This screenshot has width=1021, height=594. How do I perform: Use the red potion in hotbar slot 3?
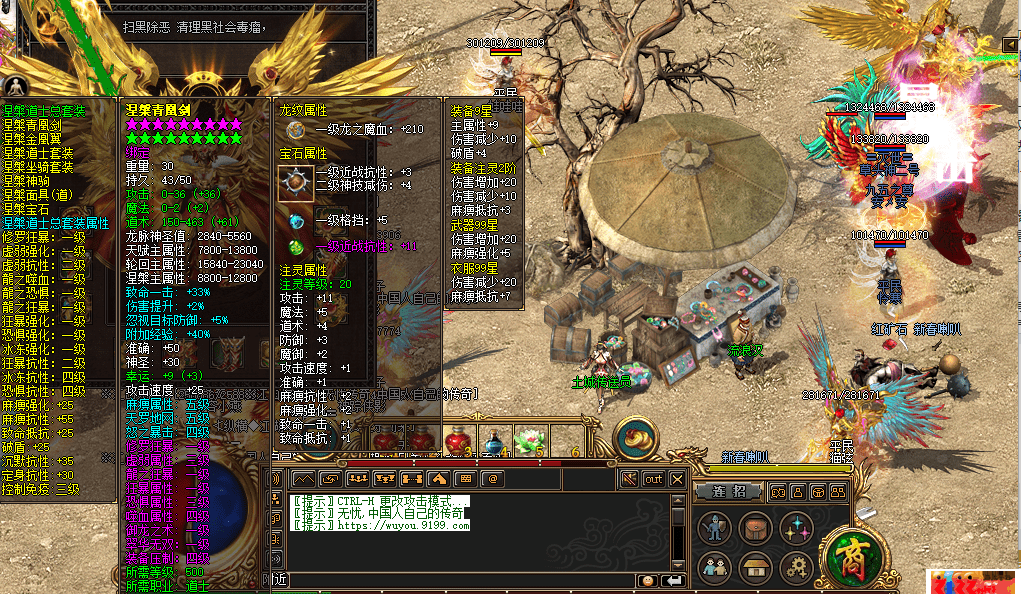tap(457, 439)
